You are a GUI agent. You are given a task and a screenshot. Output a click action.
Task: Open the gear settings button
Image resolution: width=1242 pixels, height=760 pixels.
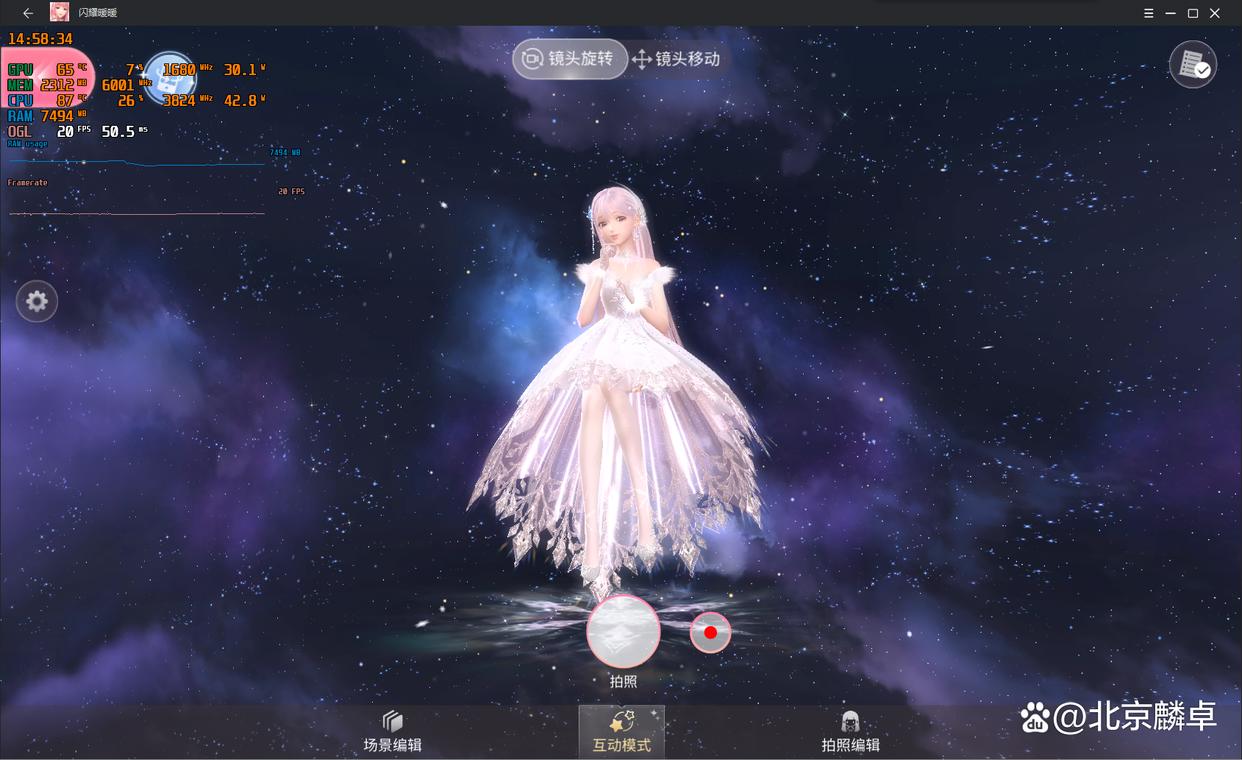pos(37,301)
